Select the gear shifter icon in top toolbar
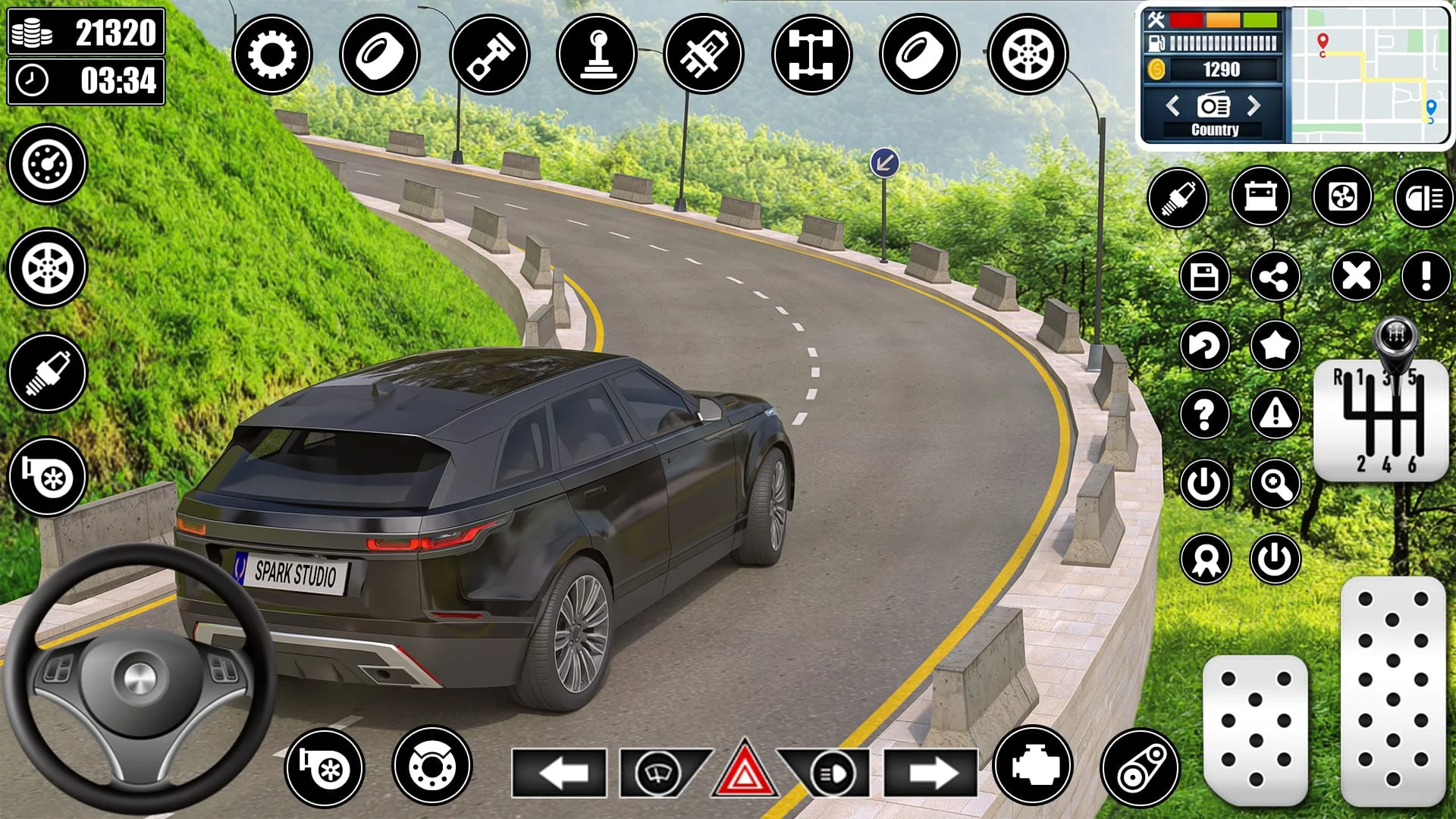 point(596,53)
